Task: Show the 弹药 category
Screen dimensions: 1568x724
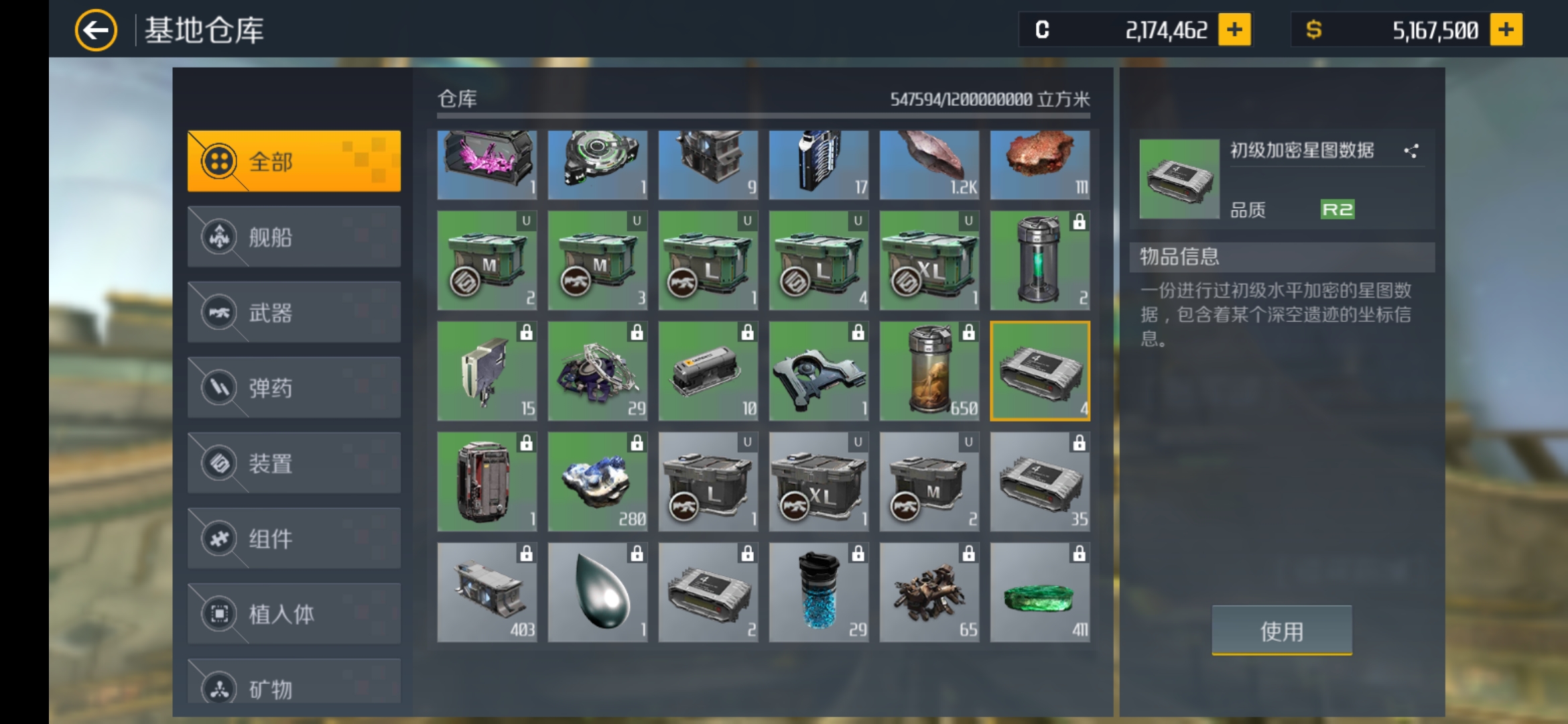Action: pyautogui.click(x=294, y=387)
